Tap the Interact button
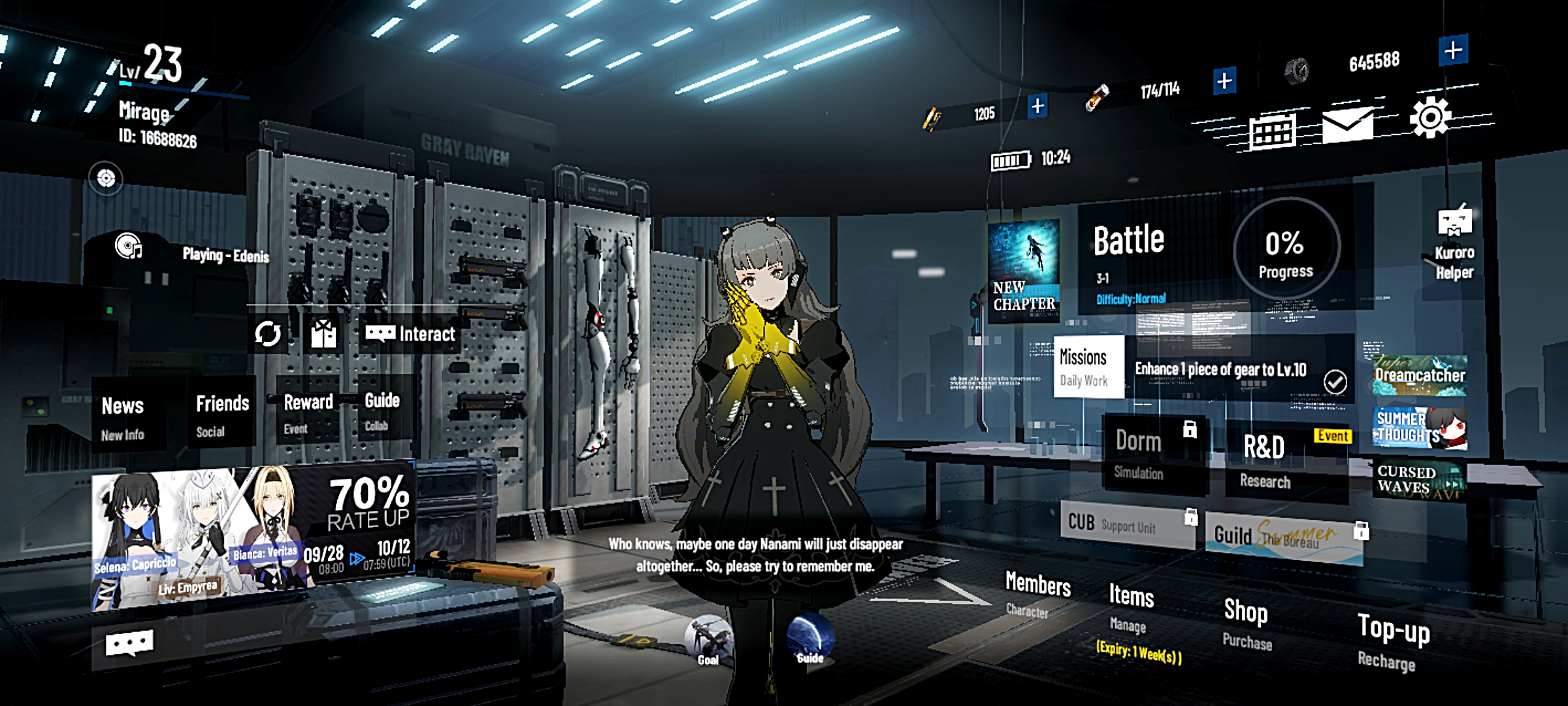Viewport: 1568px width, 706px height. pos(410,334)
